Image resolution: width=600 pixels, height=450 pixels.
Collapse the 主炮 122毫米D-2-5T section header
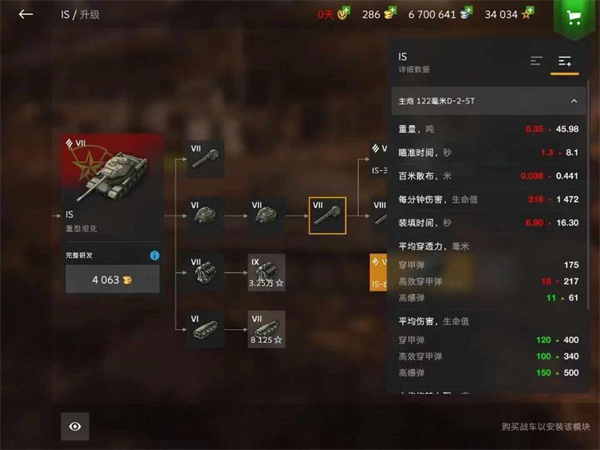tap(574, 101)
